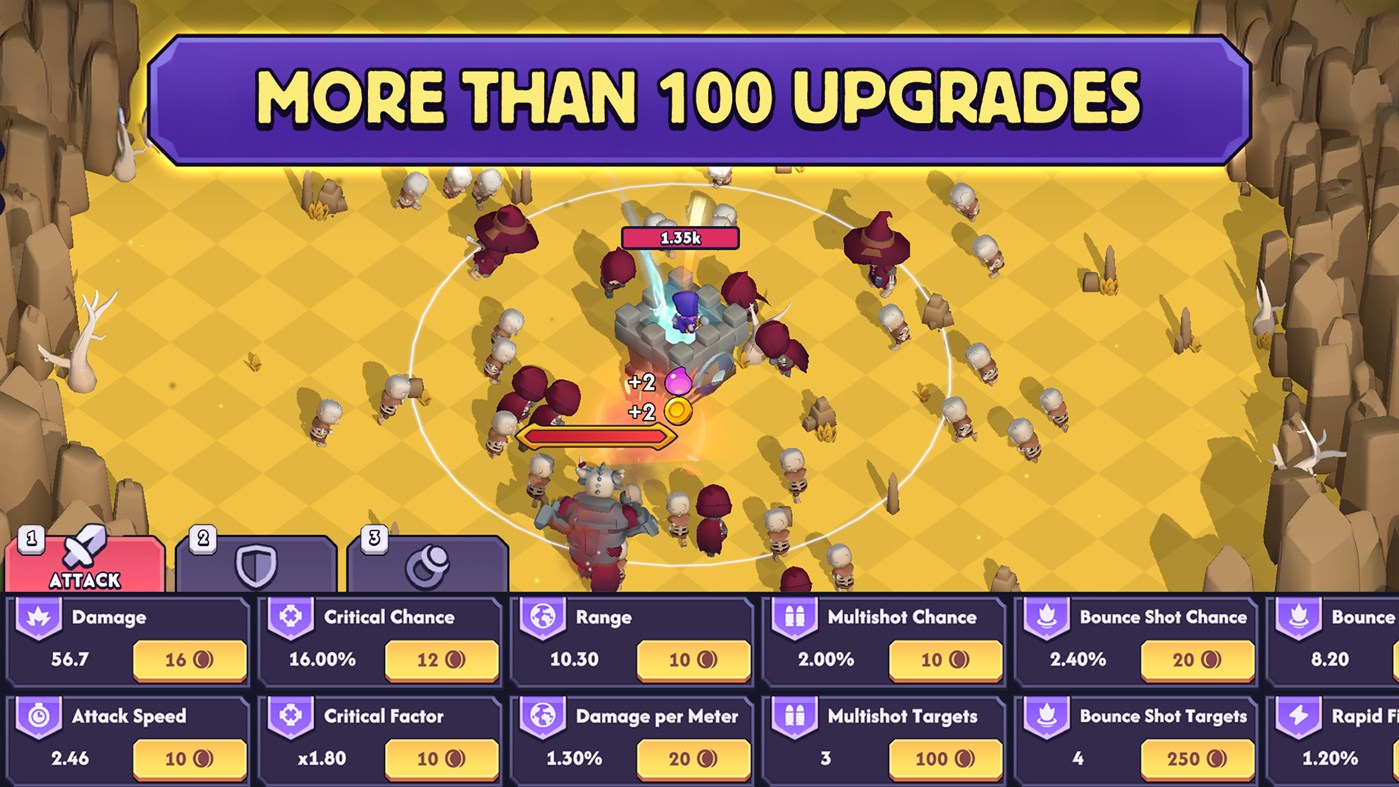Select the Bounce Shot Chance icon
Screen dimensions: 1399x787
[1045, 617]
